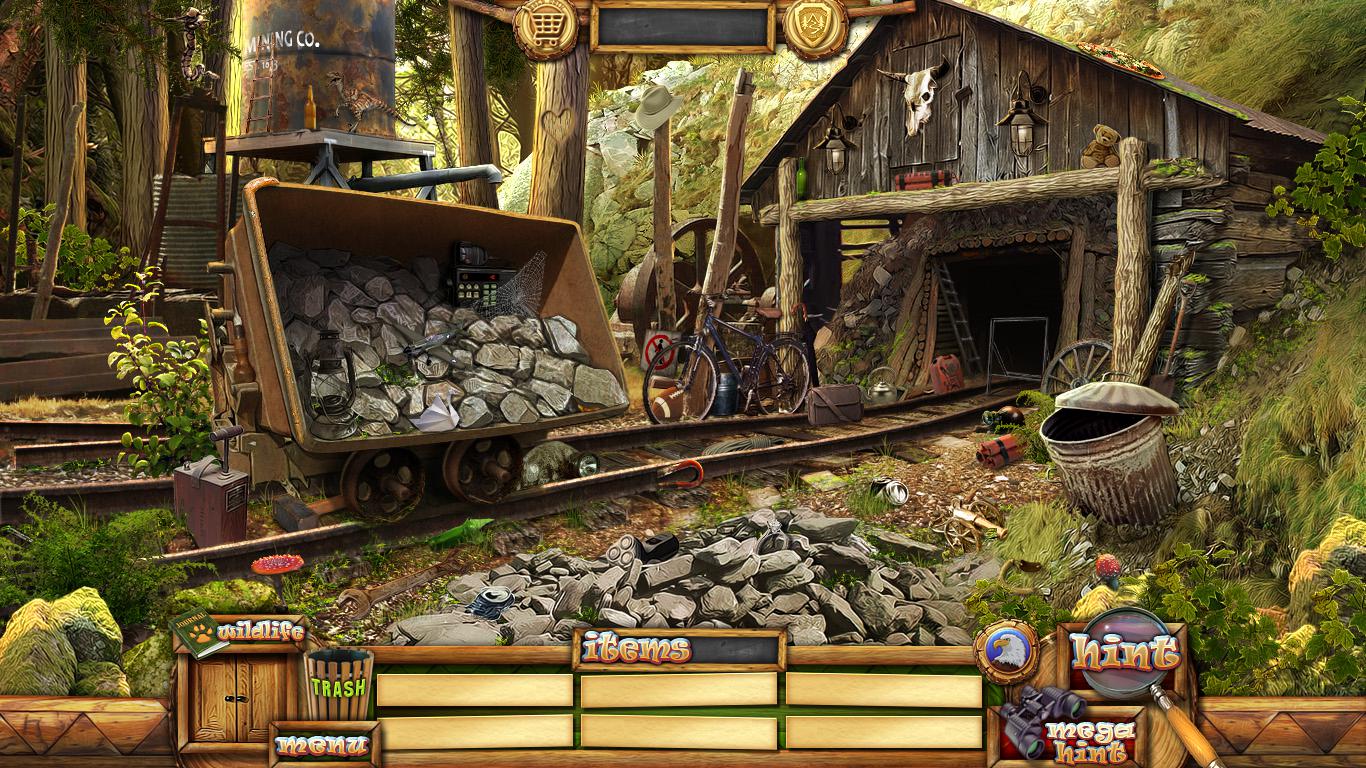Open the shopping cart store
The image size is (1366, 768).
point(545,27)
